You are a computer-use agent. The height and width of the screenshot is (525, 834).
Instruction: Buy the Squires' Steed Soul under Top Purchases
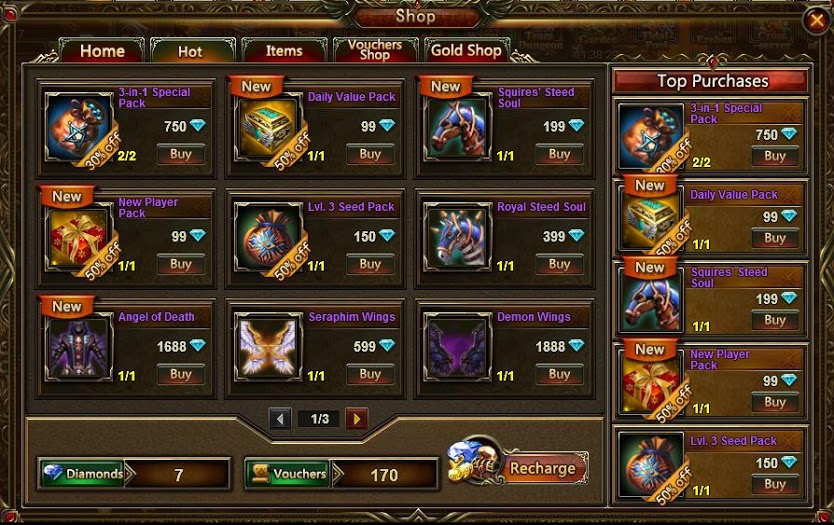[775, 321]
